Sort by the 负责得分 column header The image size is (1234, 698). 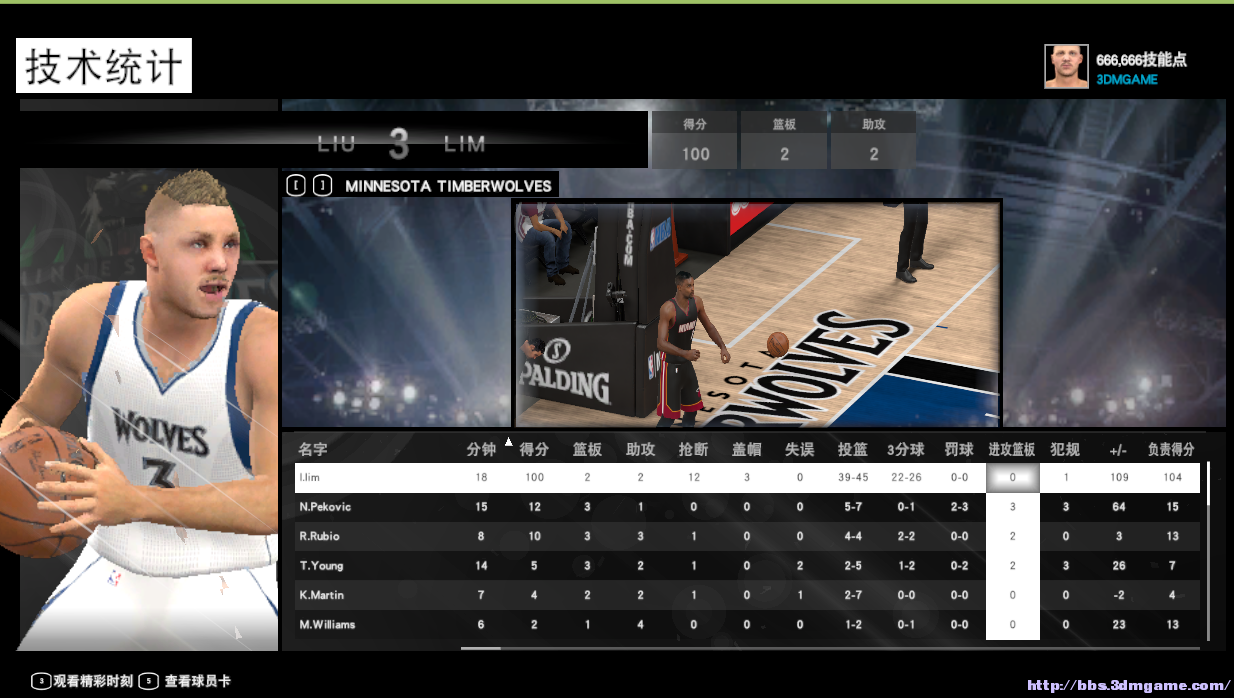1172,449
